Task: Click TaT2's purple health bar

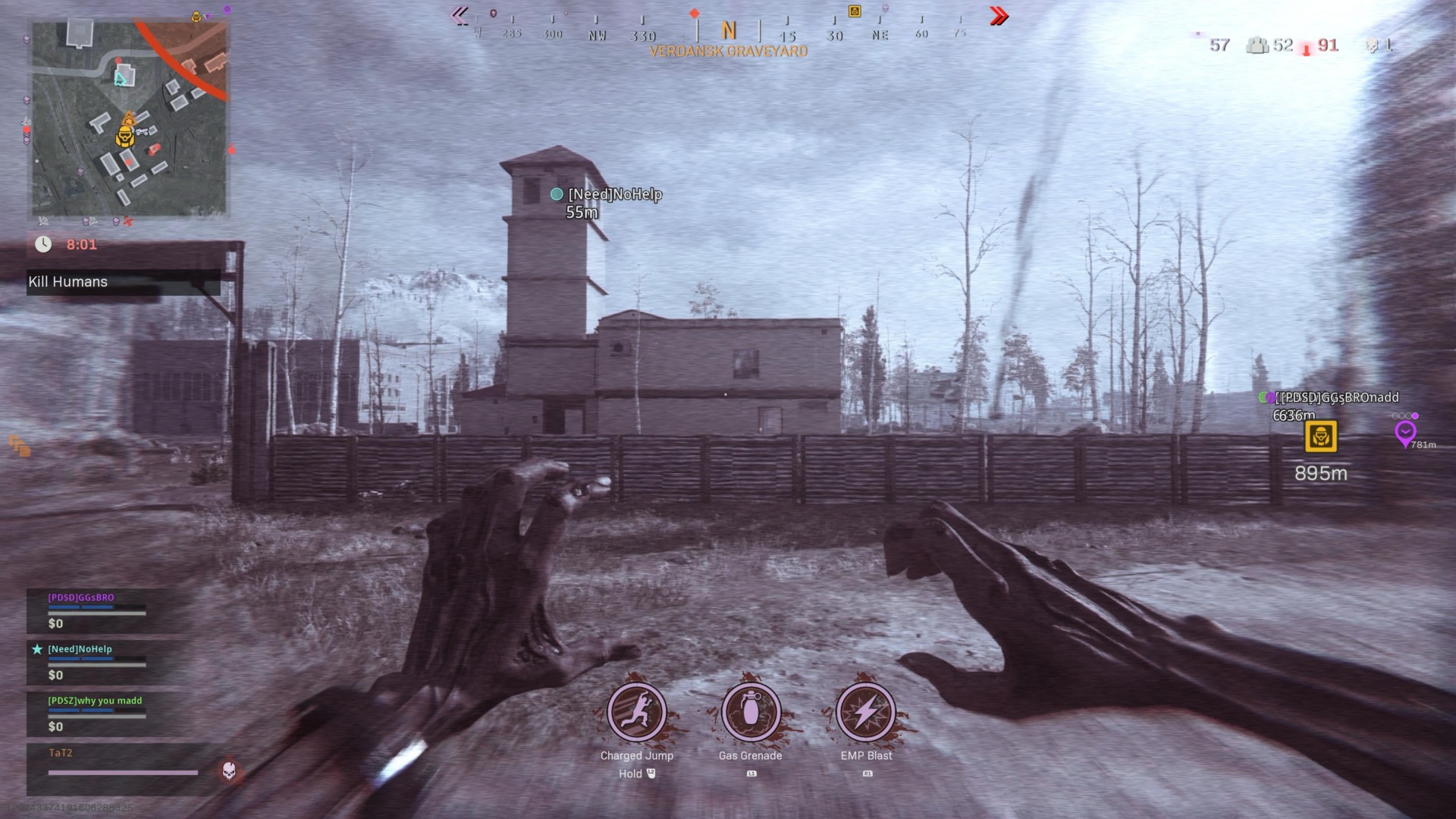Action: click(x=121, y=771)
